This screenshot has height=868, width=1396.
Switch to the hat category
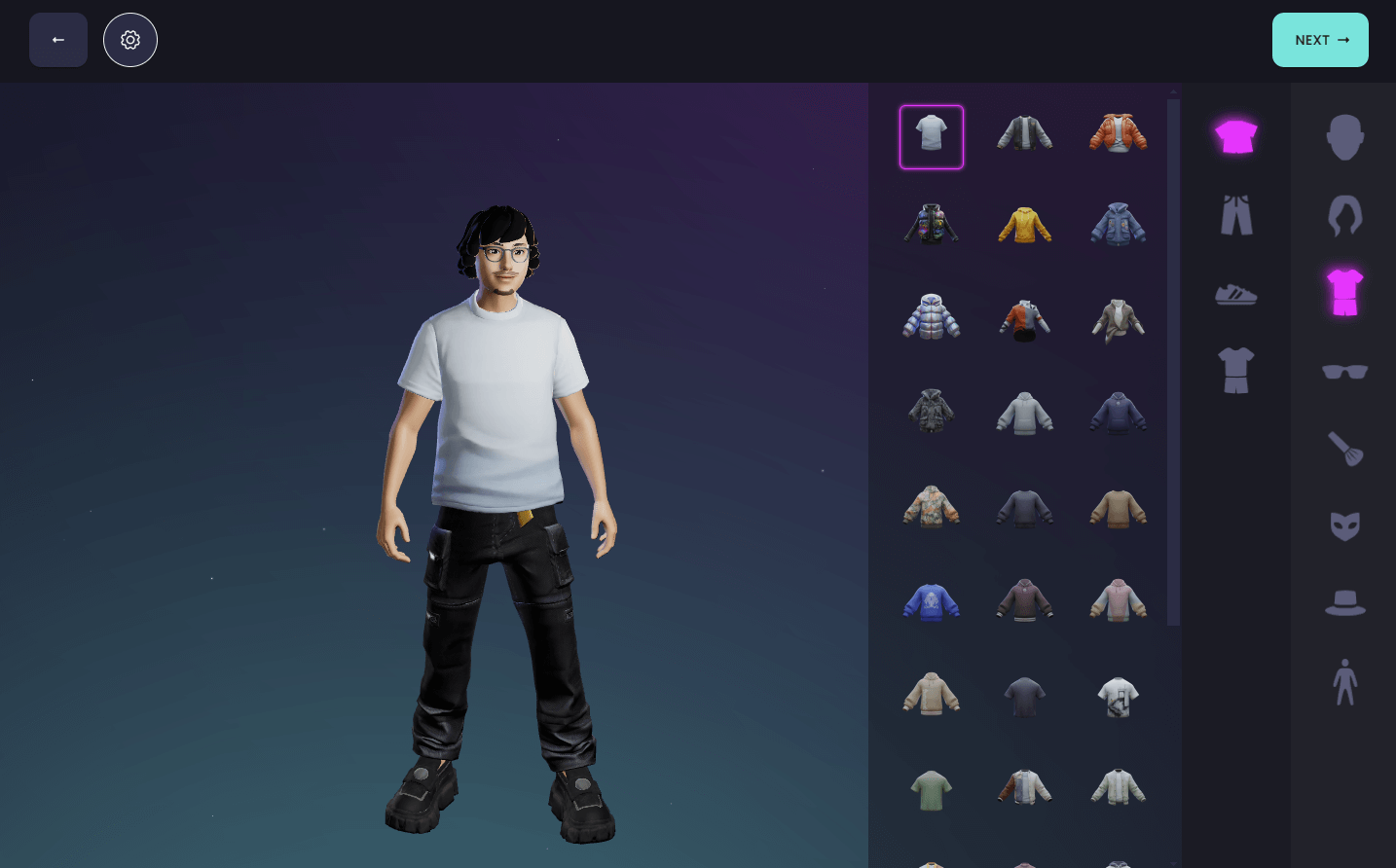coord(1344,604)
